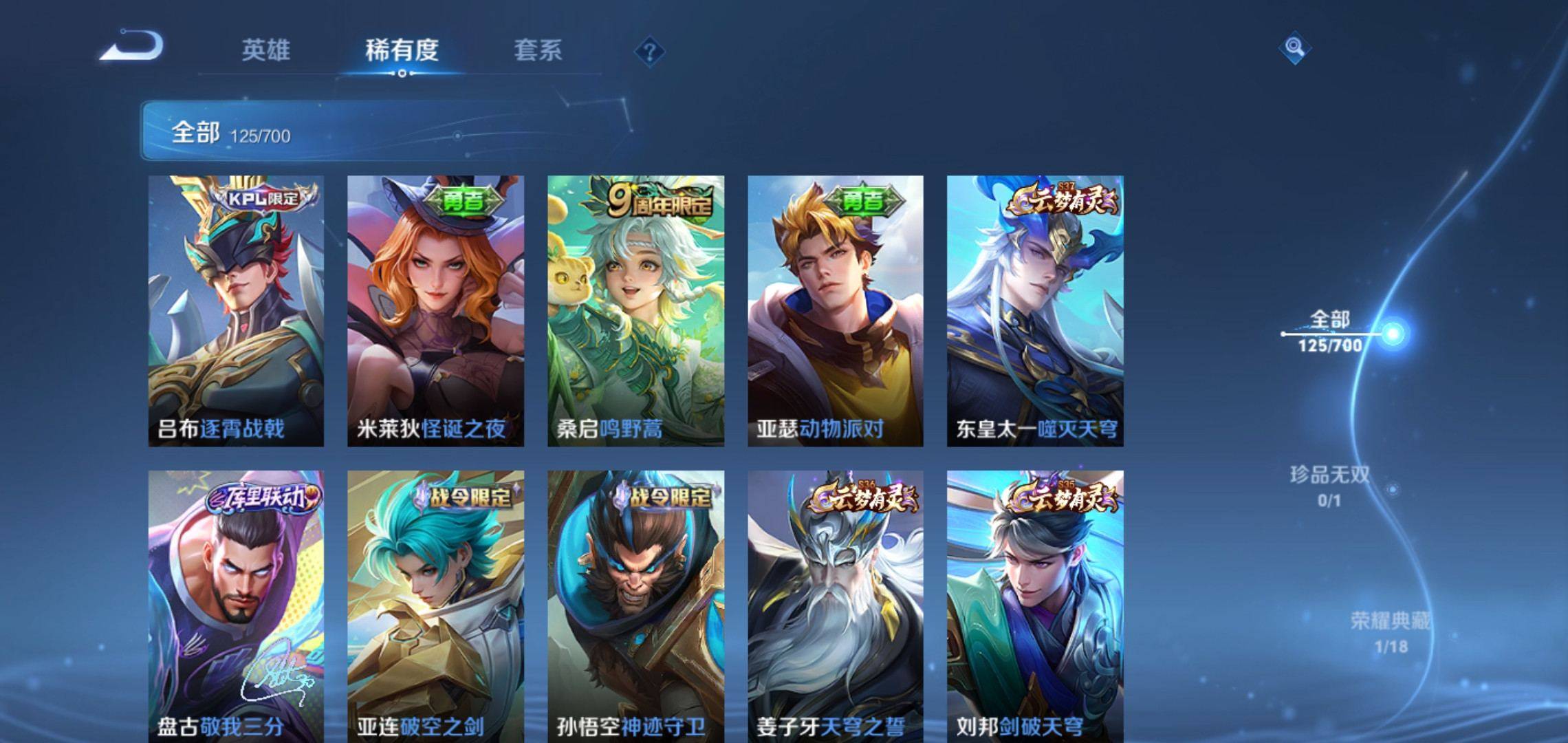1568x743 pixels.
Task: View 亚瑟 动物派对 skin card
Action: 836,311
